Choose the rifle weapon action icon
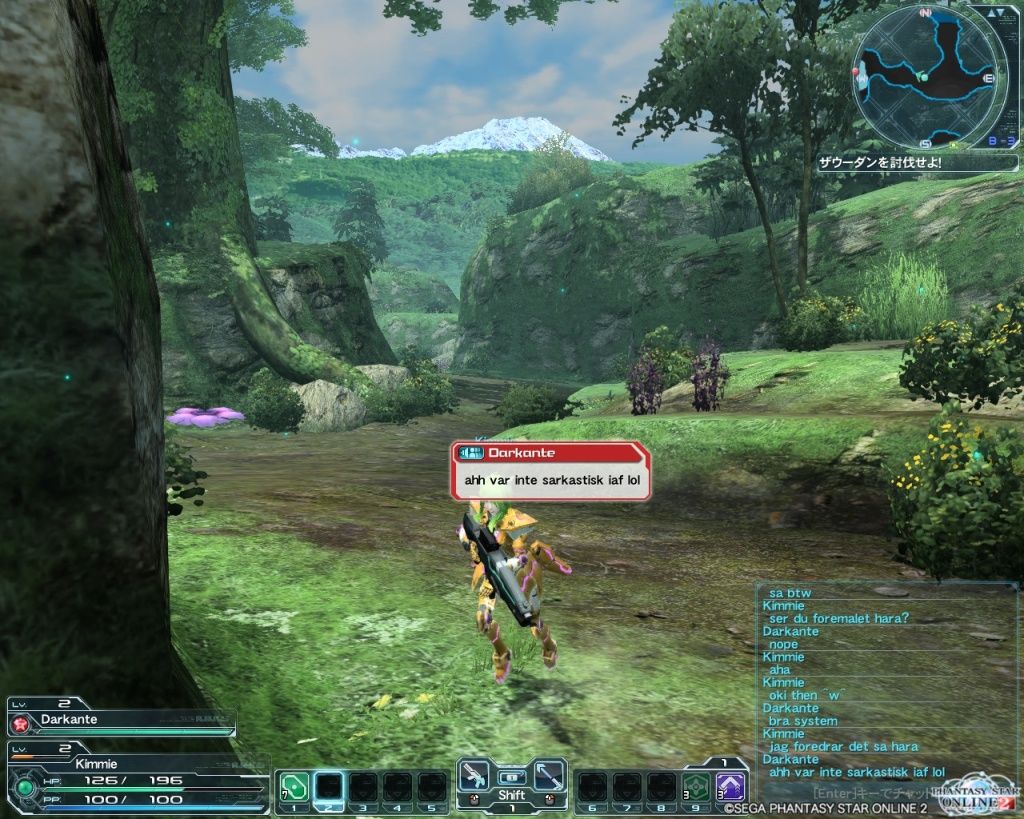Viewport: 1024px width, 819px height. point(474,775)
